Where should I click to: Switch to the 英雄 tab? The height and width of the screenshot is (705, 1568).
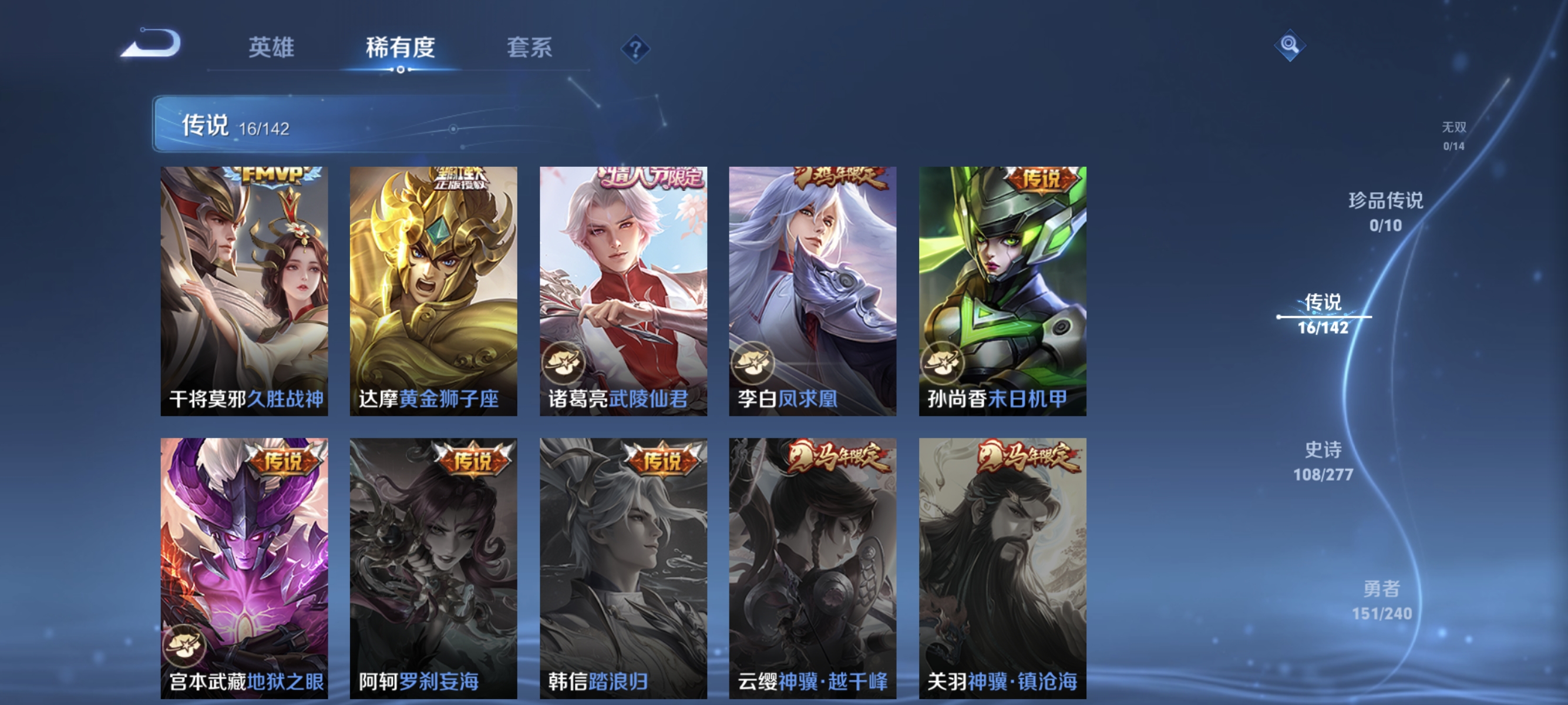[271, 48]
